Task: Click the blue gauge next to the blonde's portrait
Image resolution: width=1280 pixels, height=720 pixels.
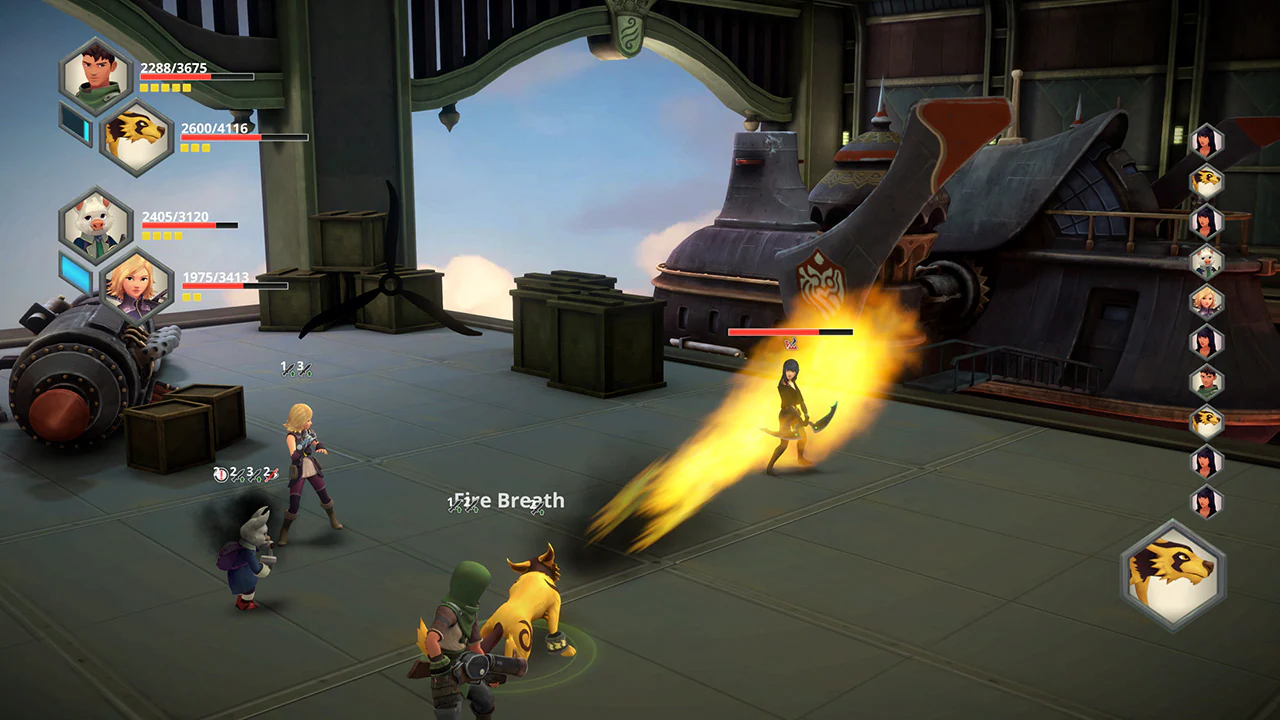Action: [75, 272]
